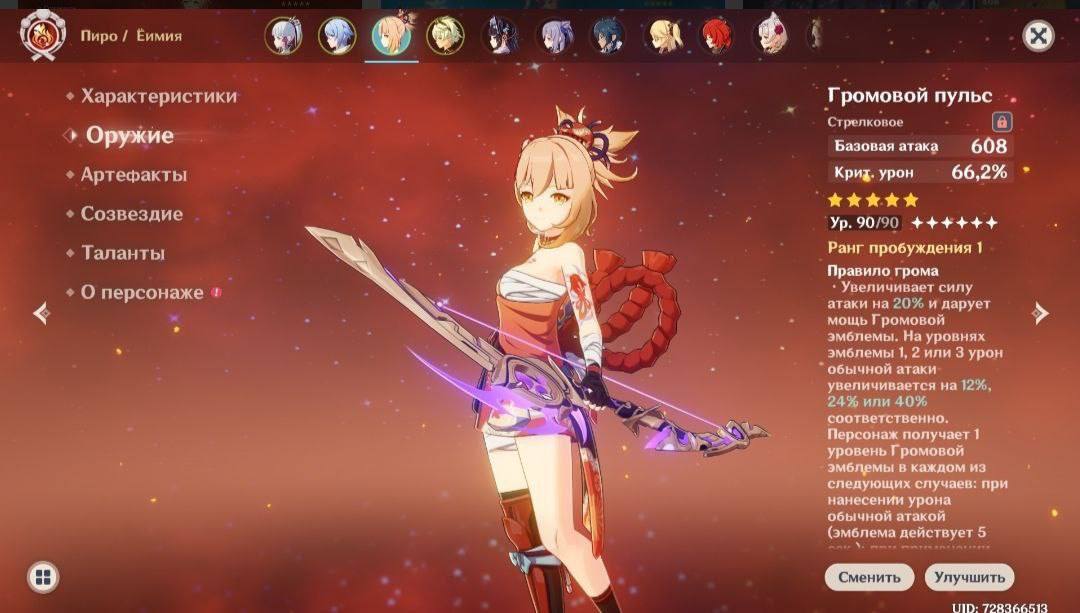Open the О персонаже entry
This screenshot has width=1080, height=613.
click(142, 293)
